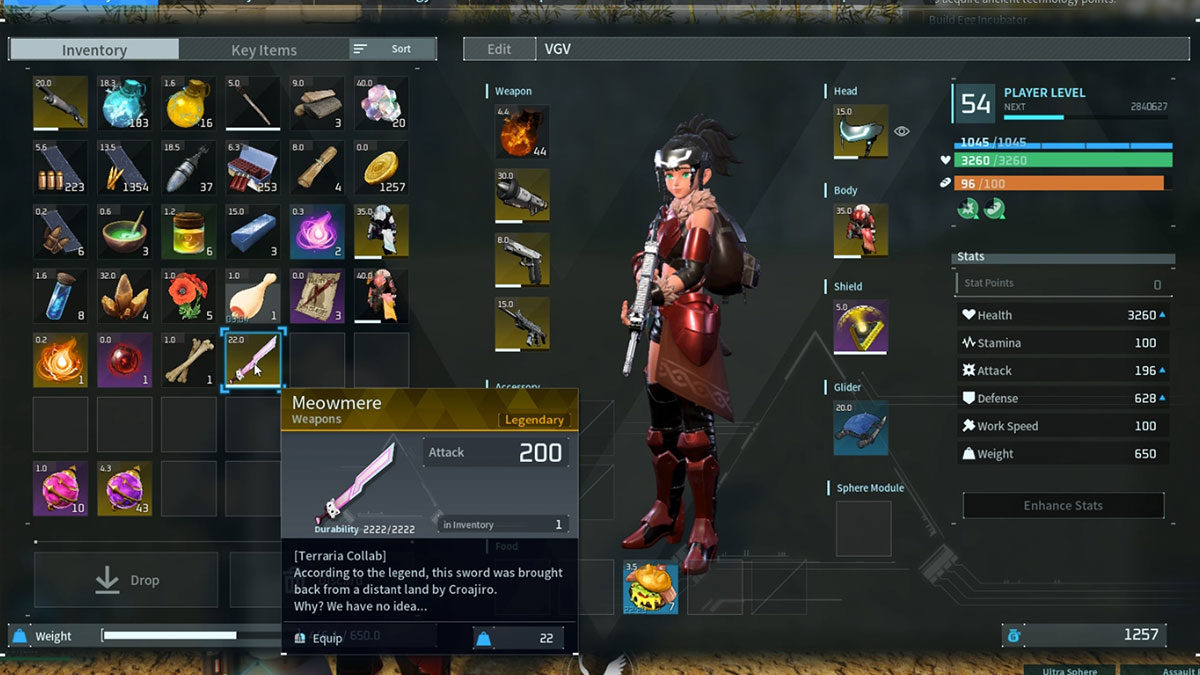Screen dimensions: 1200x675
Task: Click the Edit name button
Action: coord(499,49)
